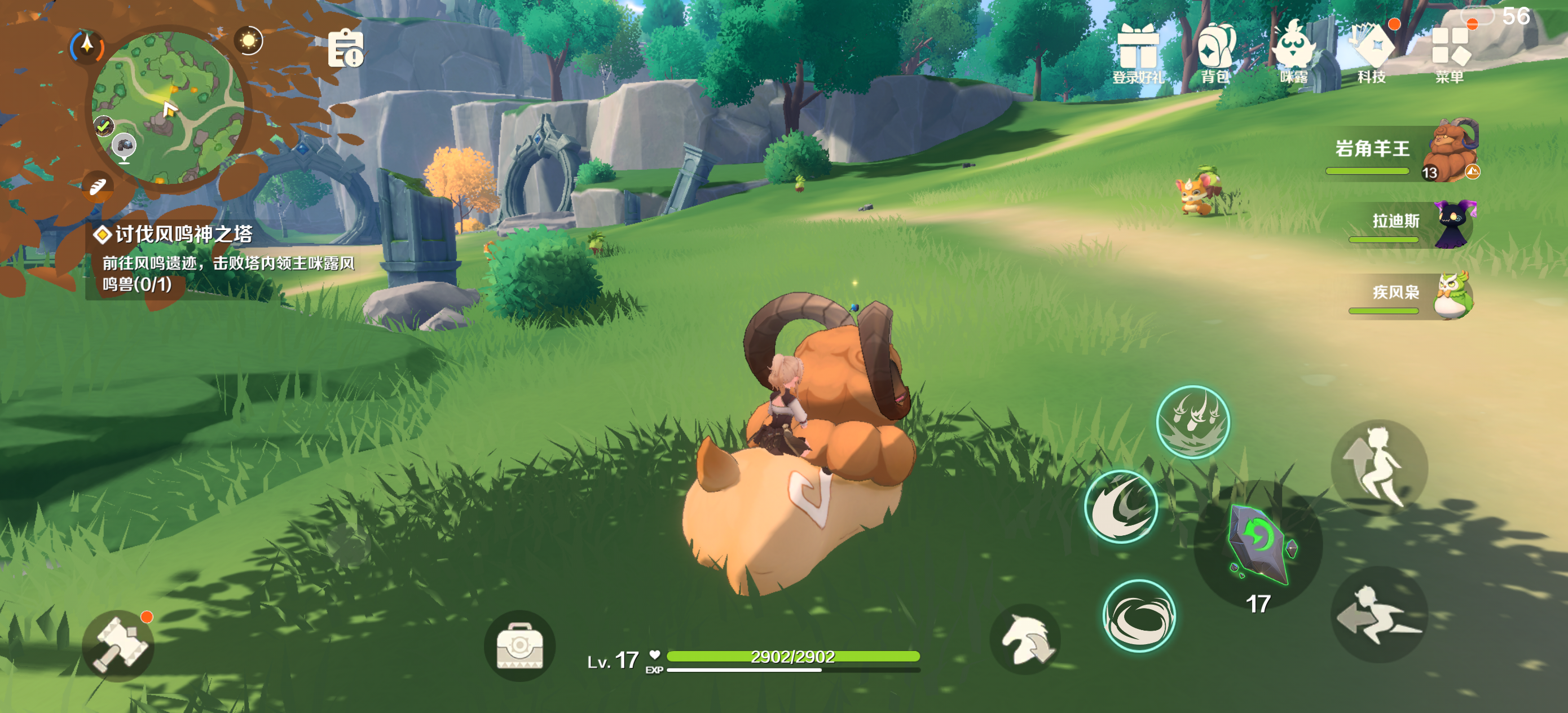Activate the crescent slash skill
The image size is (1568, 713).
click(x=1121, y=507)
